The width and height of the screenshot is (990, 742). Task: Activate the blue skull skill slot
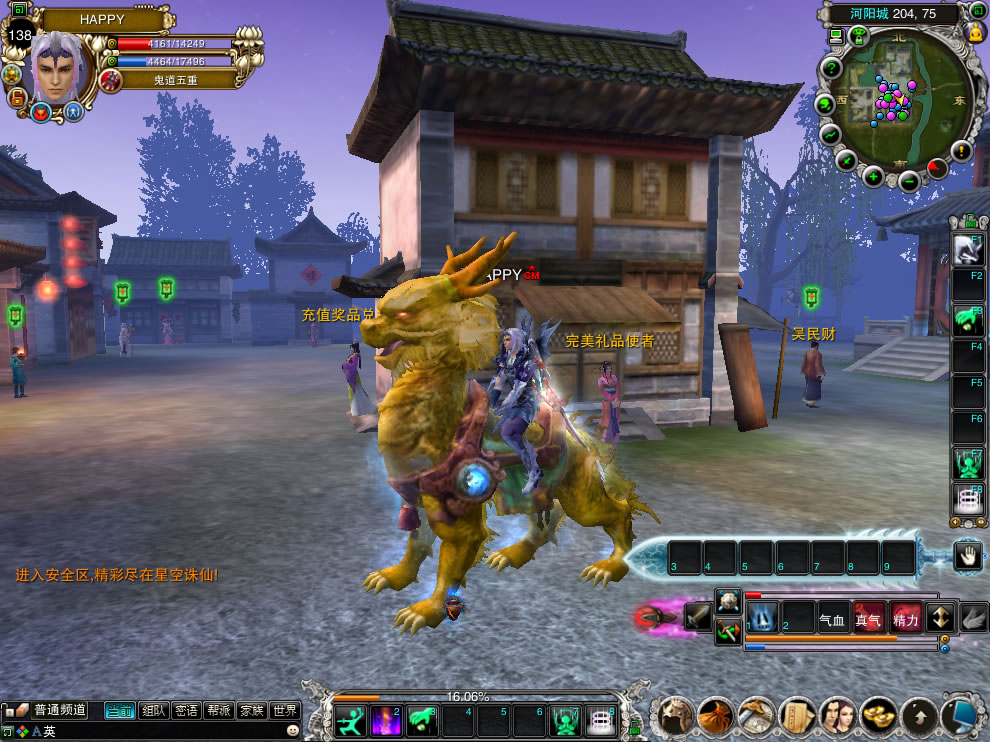tap(762, 617)
